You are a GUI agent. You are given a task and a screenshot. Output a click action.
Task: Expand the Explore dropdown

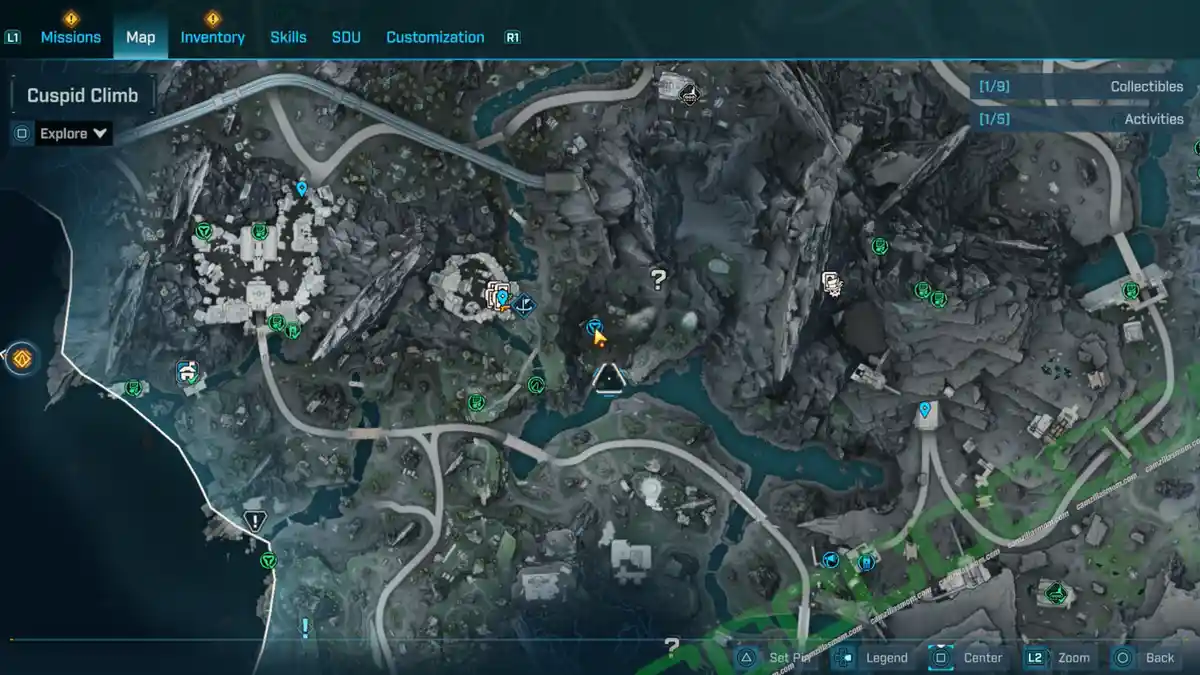pos(73,133)
